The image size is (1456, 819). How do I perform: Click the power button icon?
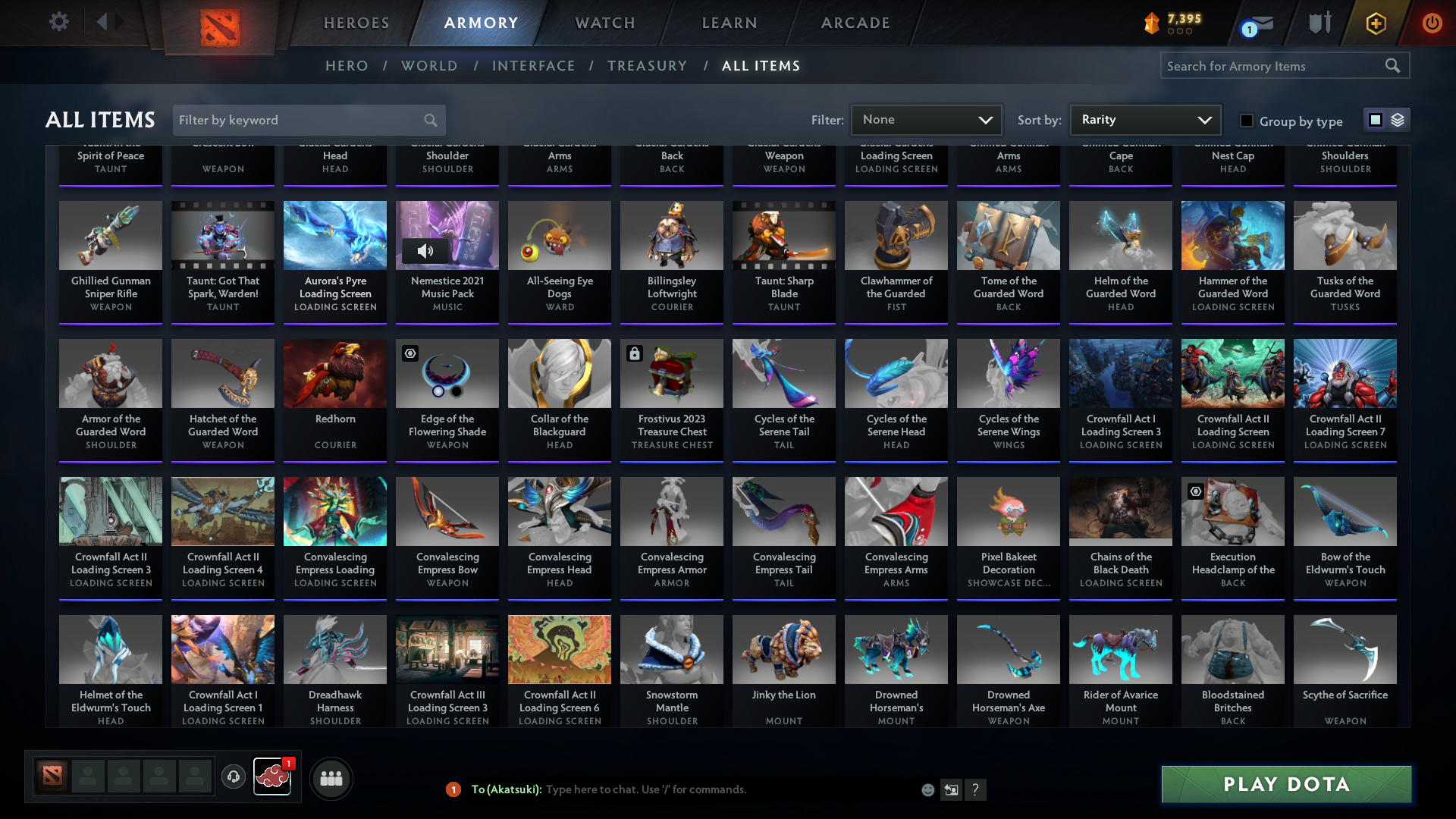tap(1432, 23)
